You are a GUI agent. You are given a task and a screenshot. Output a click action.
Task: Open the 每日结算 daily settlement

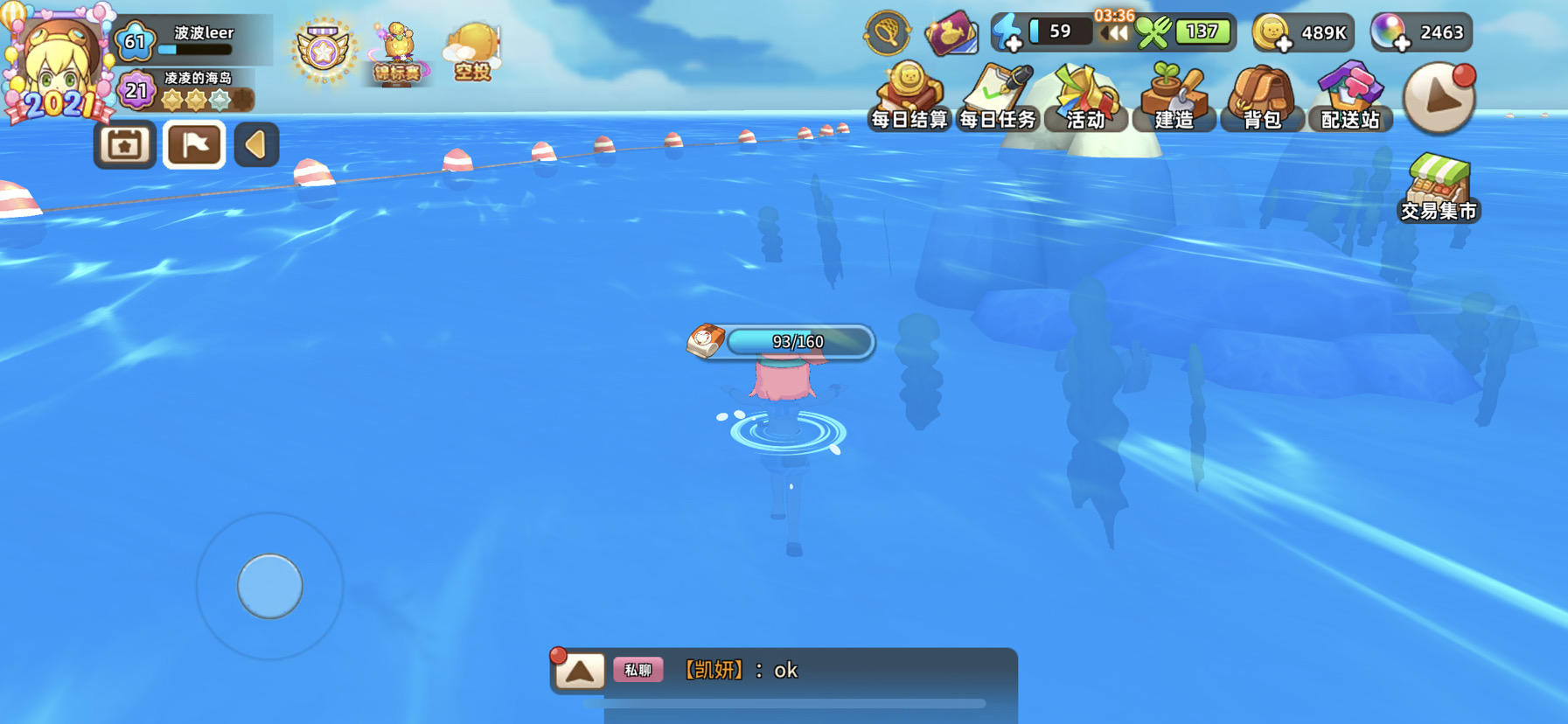(x=909, y=94)
